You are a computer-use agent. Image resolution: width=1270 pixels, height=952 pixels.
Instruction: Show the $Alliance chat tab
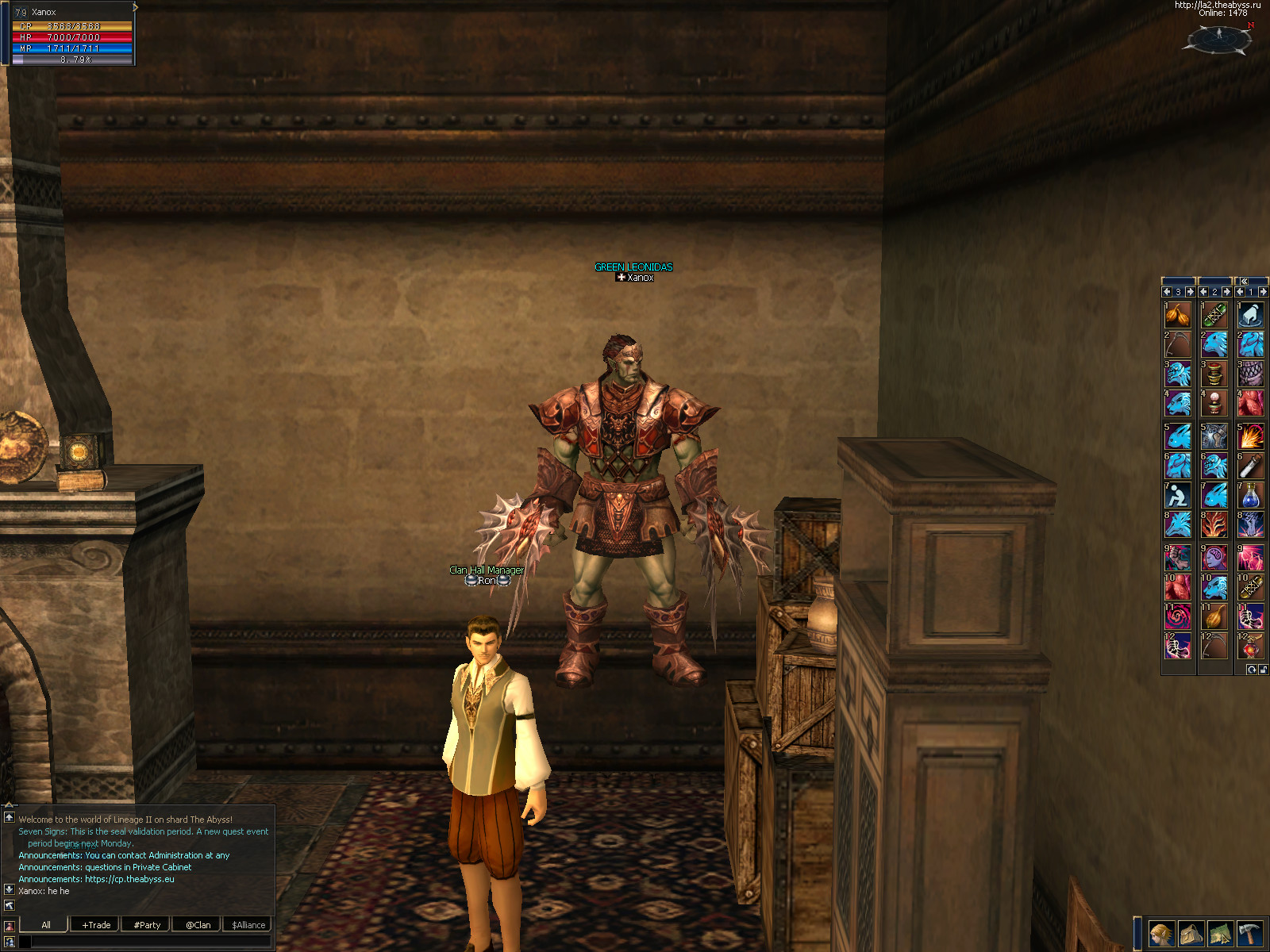point(248,924)
